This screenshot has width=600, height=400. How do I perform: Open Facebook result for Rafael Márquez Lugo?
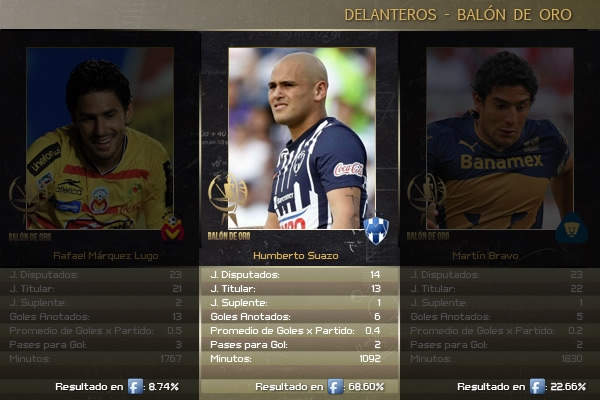pyautogui.click(x=135, y=386)
